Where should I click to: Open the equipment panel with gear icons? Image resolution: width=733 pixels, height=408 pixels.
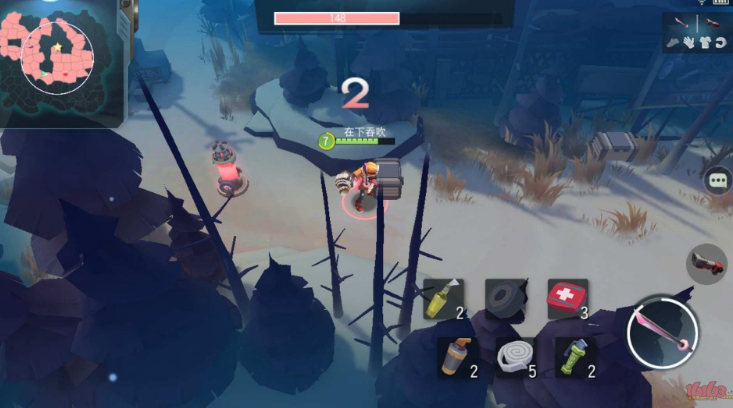(696, 33)
